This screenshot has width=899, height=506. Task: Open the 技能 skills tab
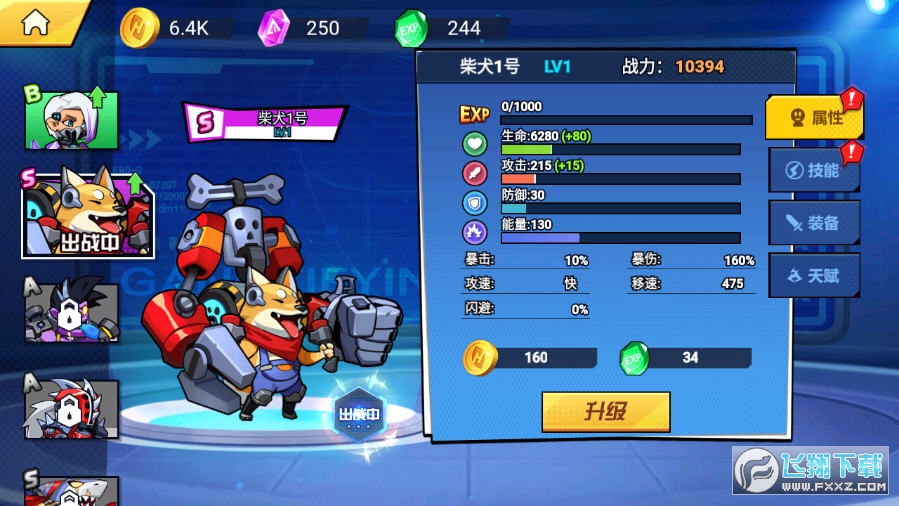[x=814, y=170]
